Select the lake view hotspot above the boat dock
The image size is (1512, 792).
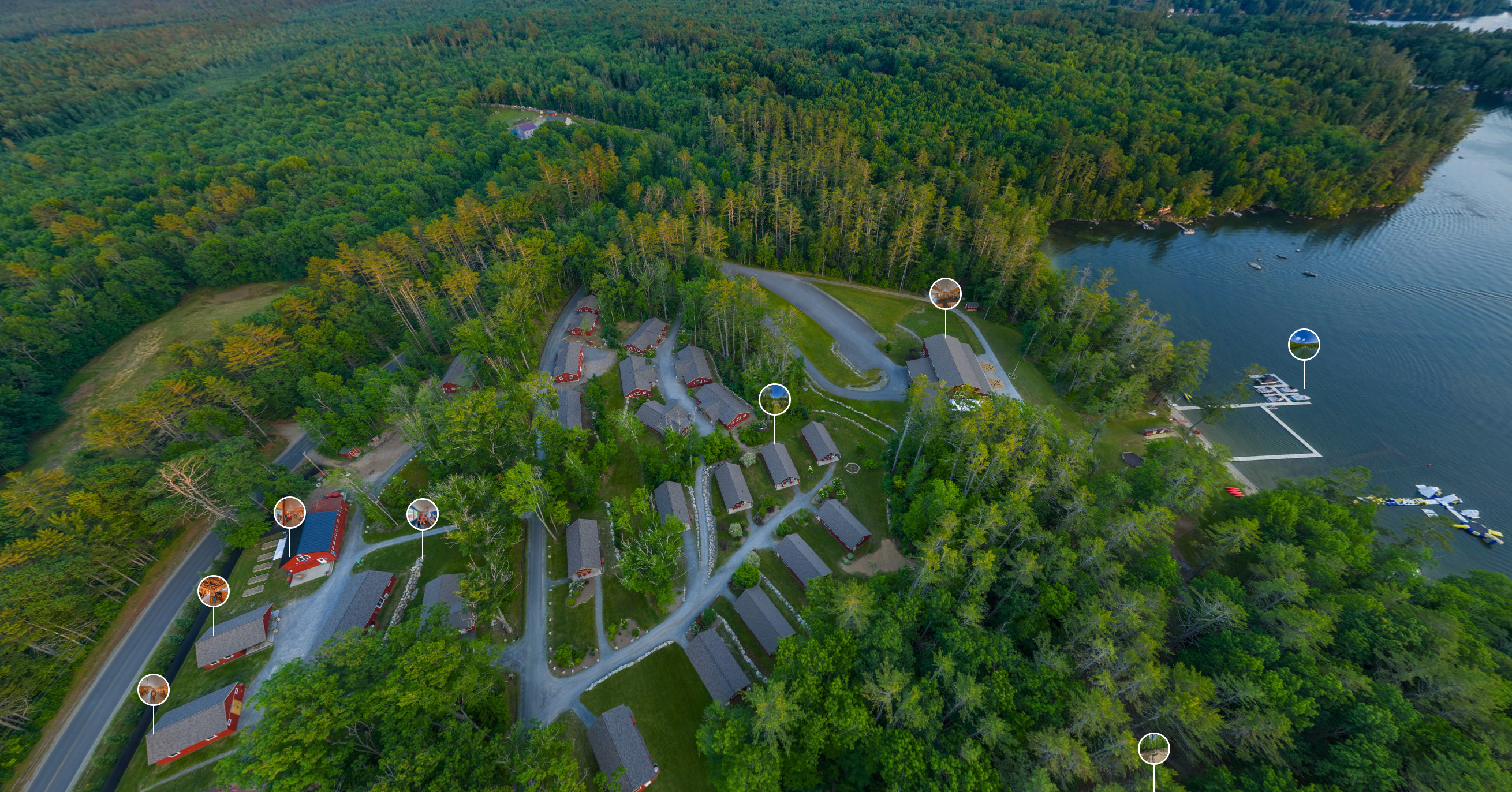[1304, 345]
